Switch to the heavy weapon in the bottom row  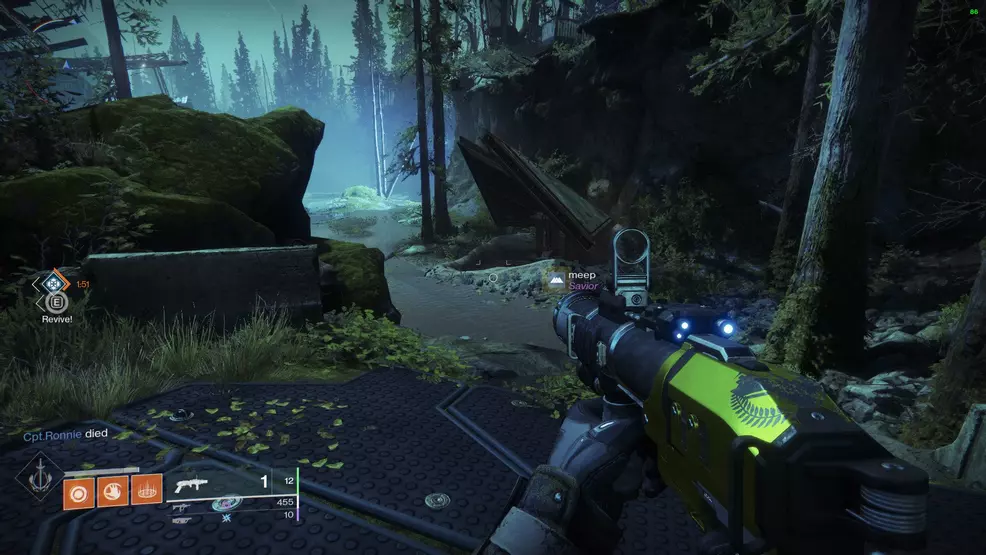pos(182,520)
